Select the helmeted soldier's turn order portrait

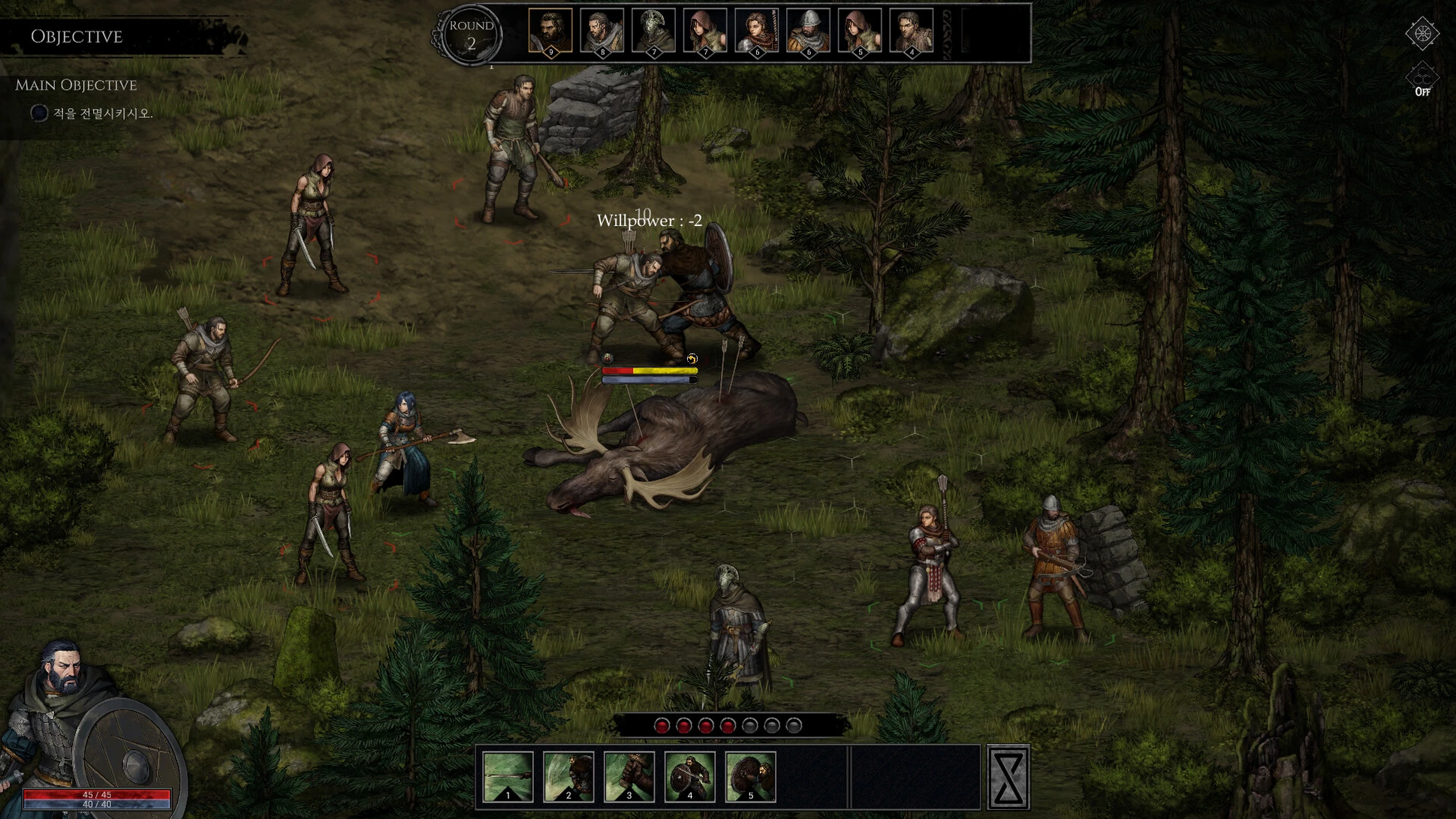(x=808, y=31)
